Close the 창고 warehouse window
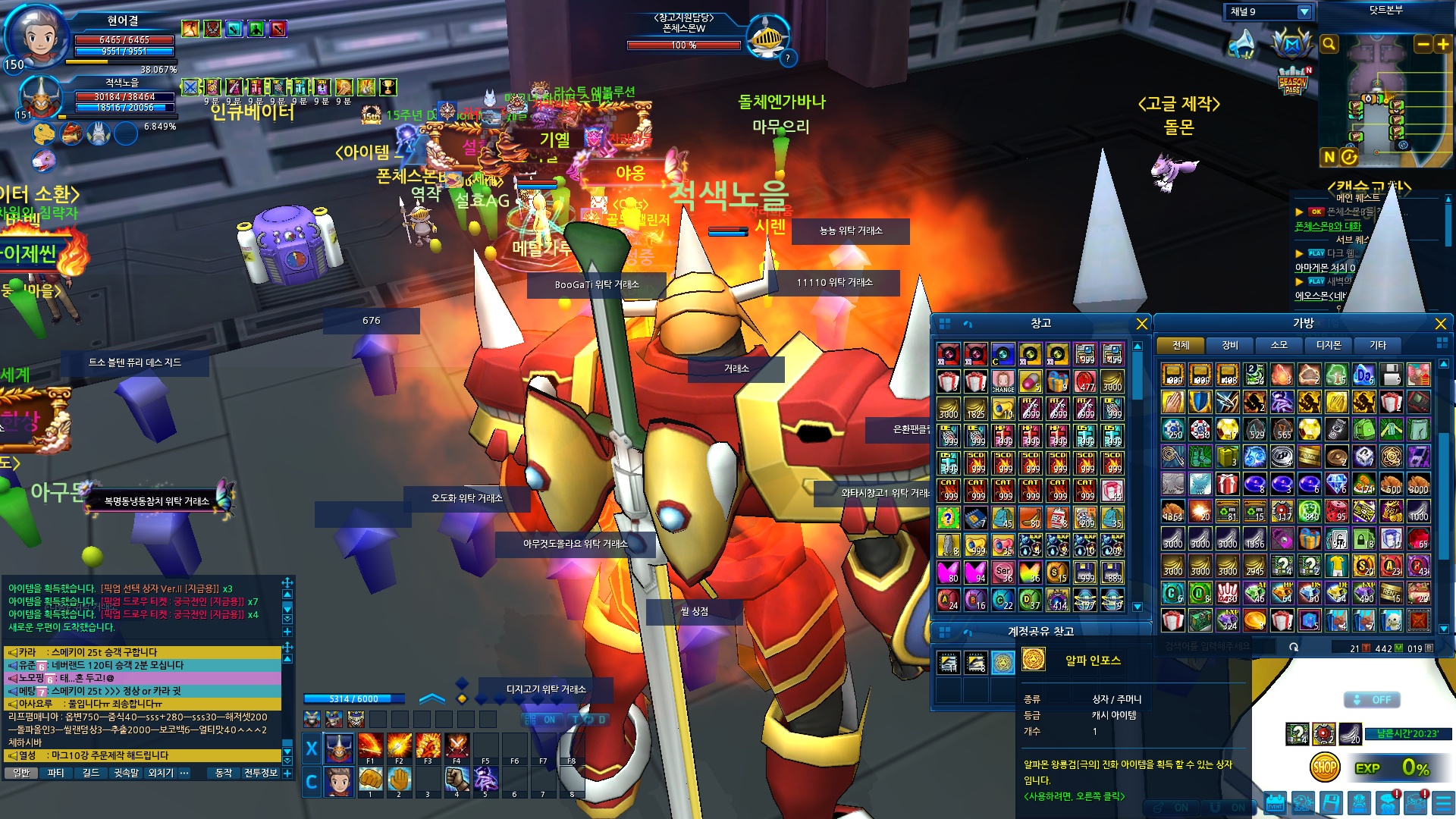Image resolution: width=1456 pixels, height=819 pixels. (1141, 324)
